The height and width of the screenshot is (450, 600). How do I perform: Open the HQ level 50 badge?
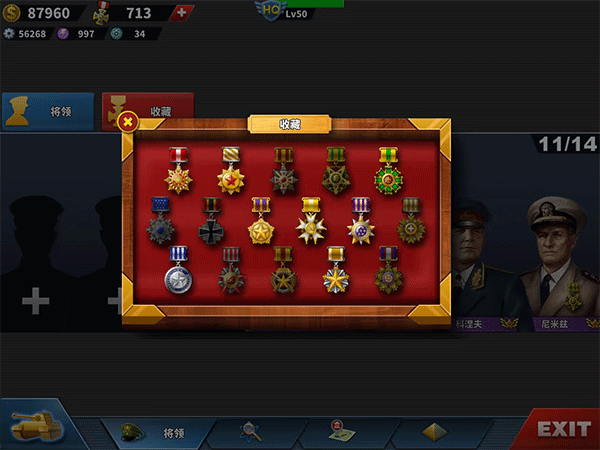point(271,11)
